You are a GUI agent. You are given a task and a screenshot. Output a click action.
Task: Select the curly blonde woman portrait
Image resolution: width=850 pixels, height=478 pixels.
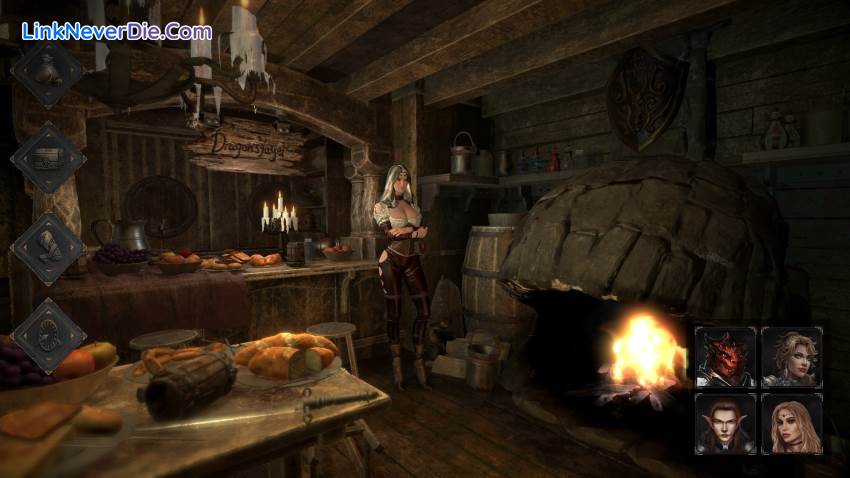(x=791, y=356)
